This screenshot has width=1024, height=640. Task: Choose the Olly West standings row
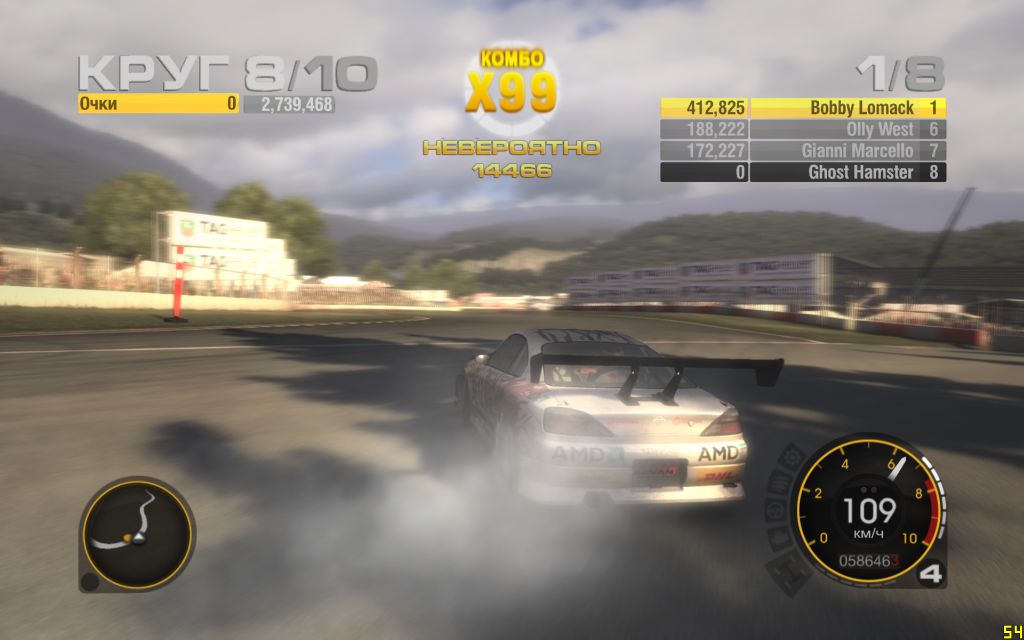tap(803, 130)
